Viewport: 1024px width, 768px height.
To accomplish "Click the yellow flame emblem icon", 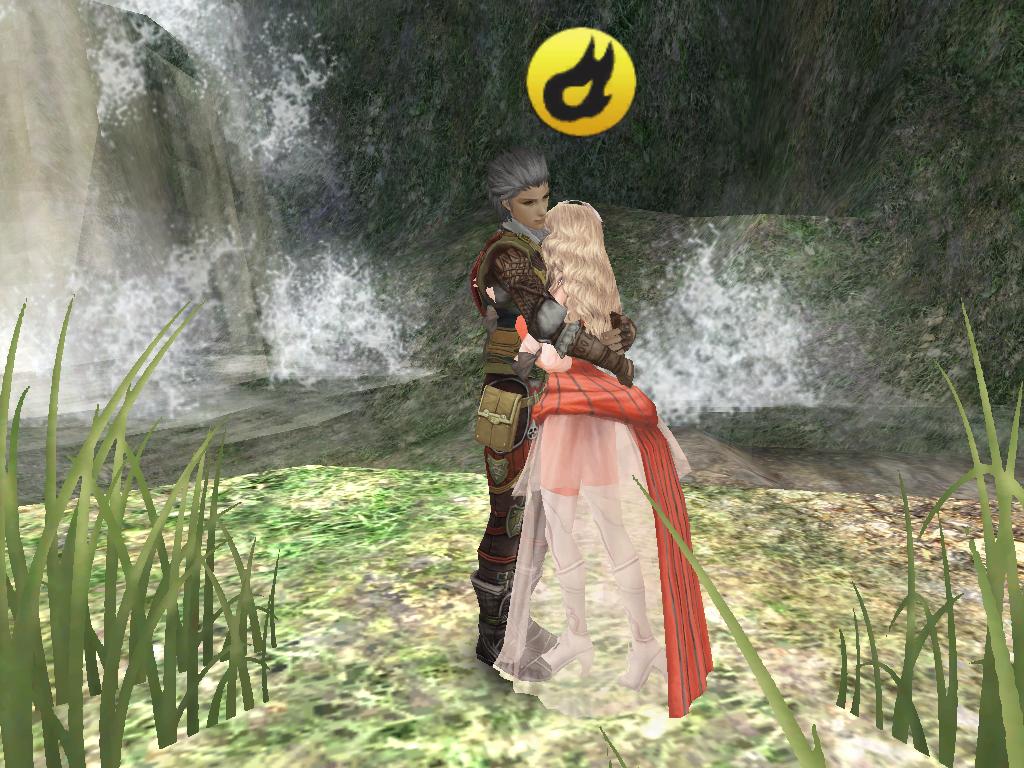I will (581, 81).
